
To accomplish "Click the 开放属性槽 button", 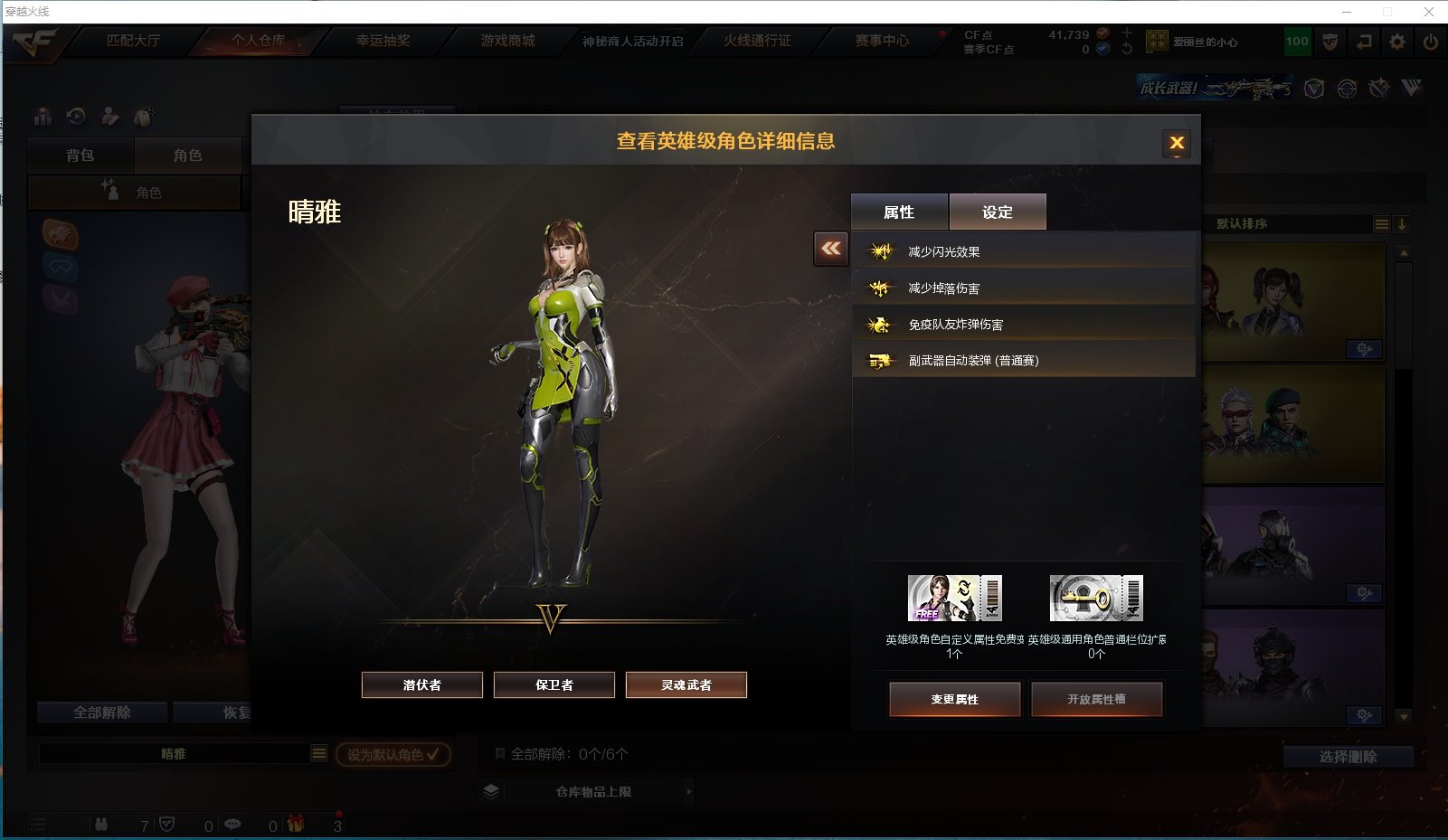I will [x=1096, y=699].
